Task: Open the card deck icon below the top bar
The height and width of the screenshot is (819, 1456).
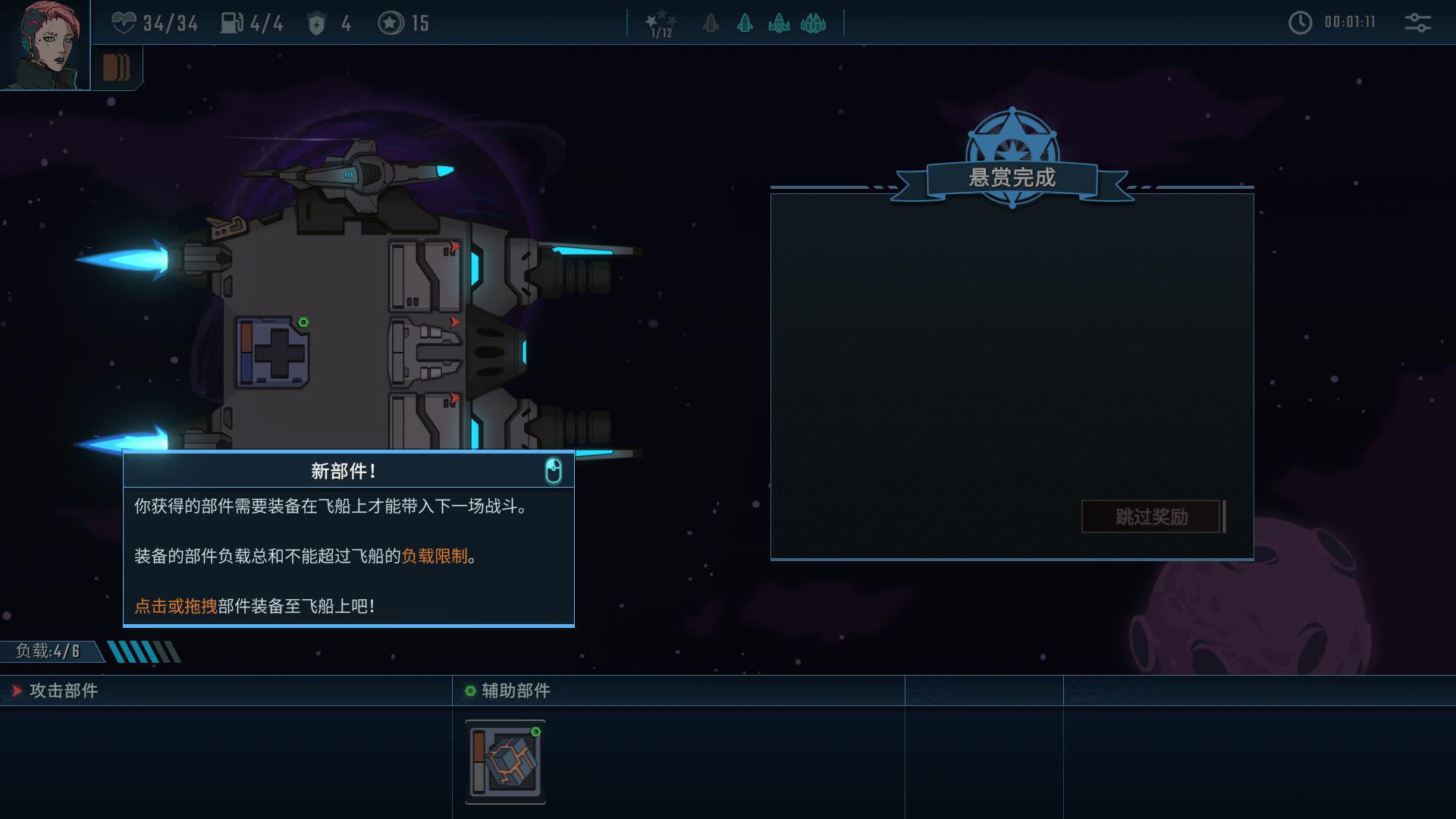Action: (x=116, y=67)
